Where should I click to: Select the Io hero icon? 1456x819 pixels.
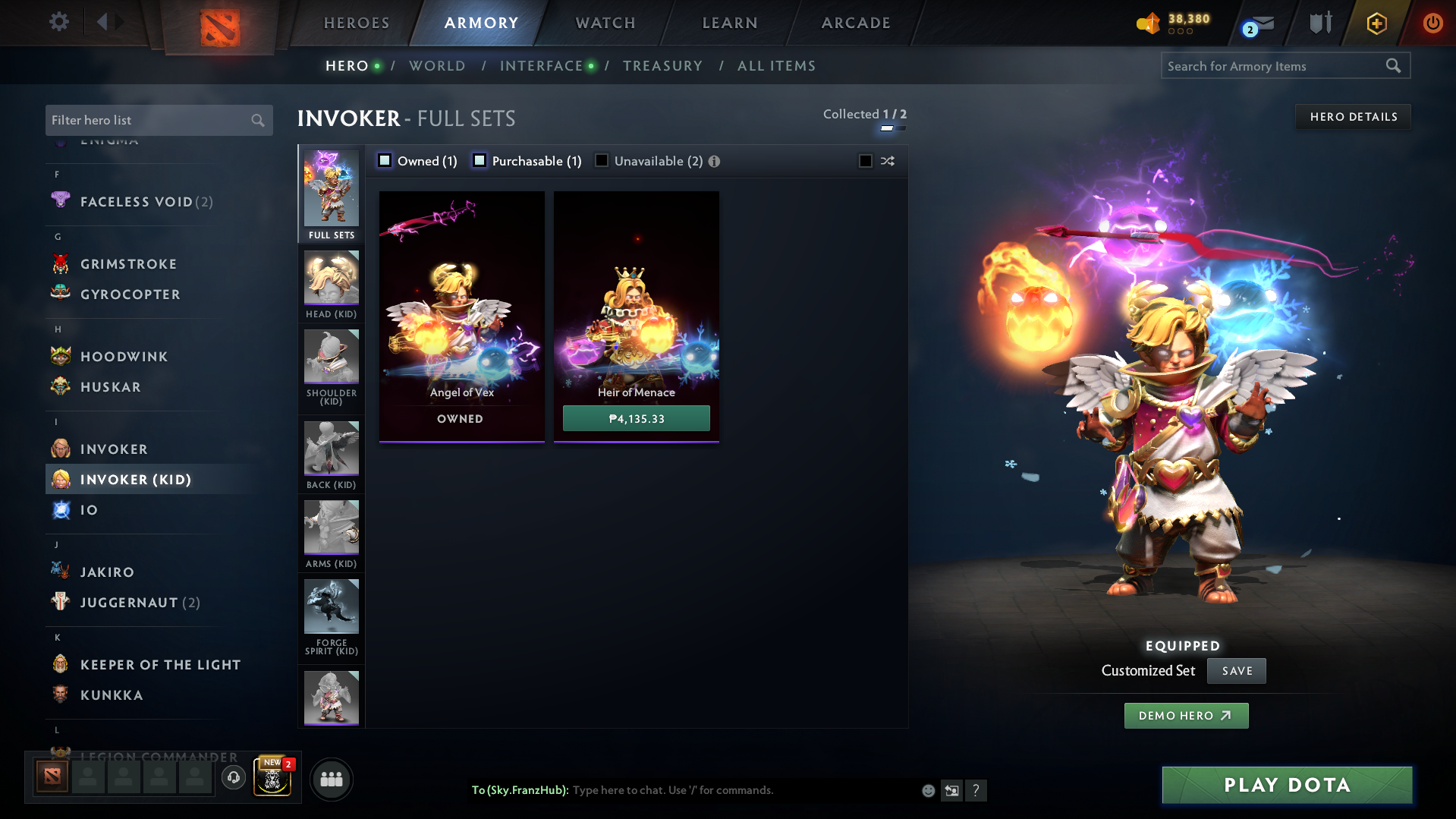60,509
